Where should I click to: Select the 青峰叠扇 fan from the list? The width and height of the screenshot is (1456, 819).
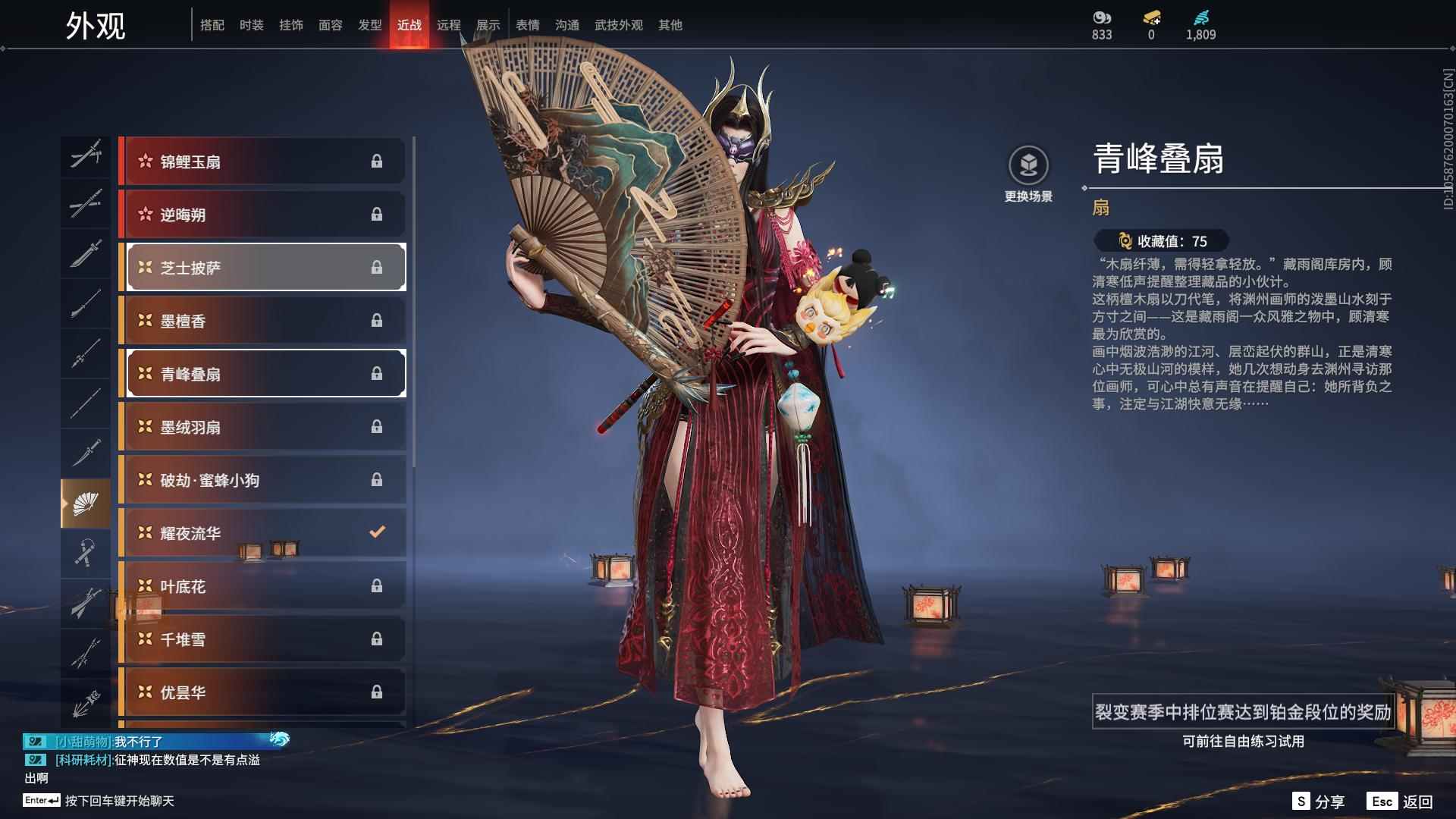click(x=264, y=373)
